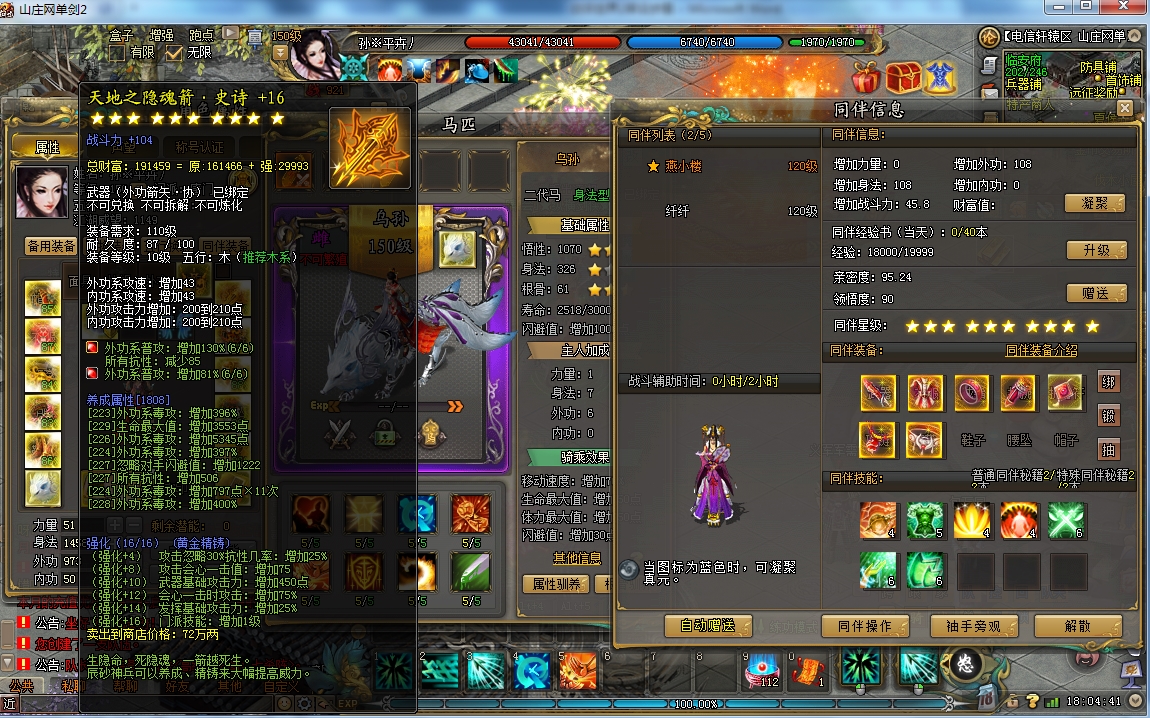1150x718 pixels.
Task: Click the 属性驯养 button
Action: point(555,584)
